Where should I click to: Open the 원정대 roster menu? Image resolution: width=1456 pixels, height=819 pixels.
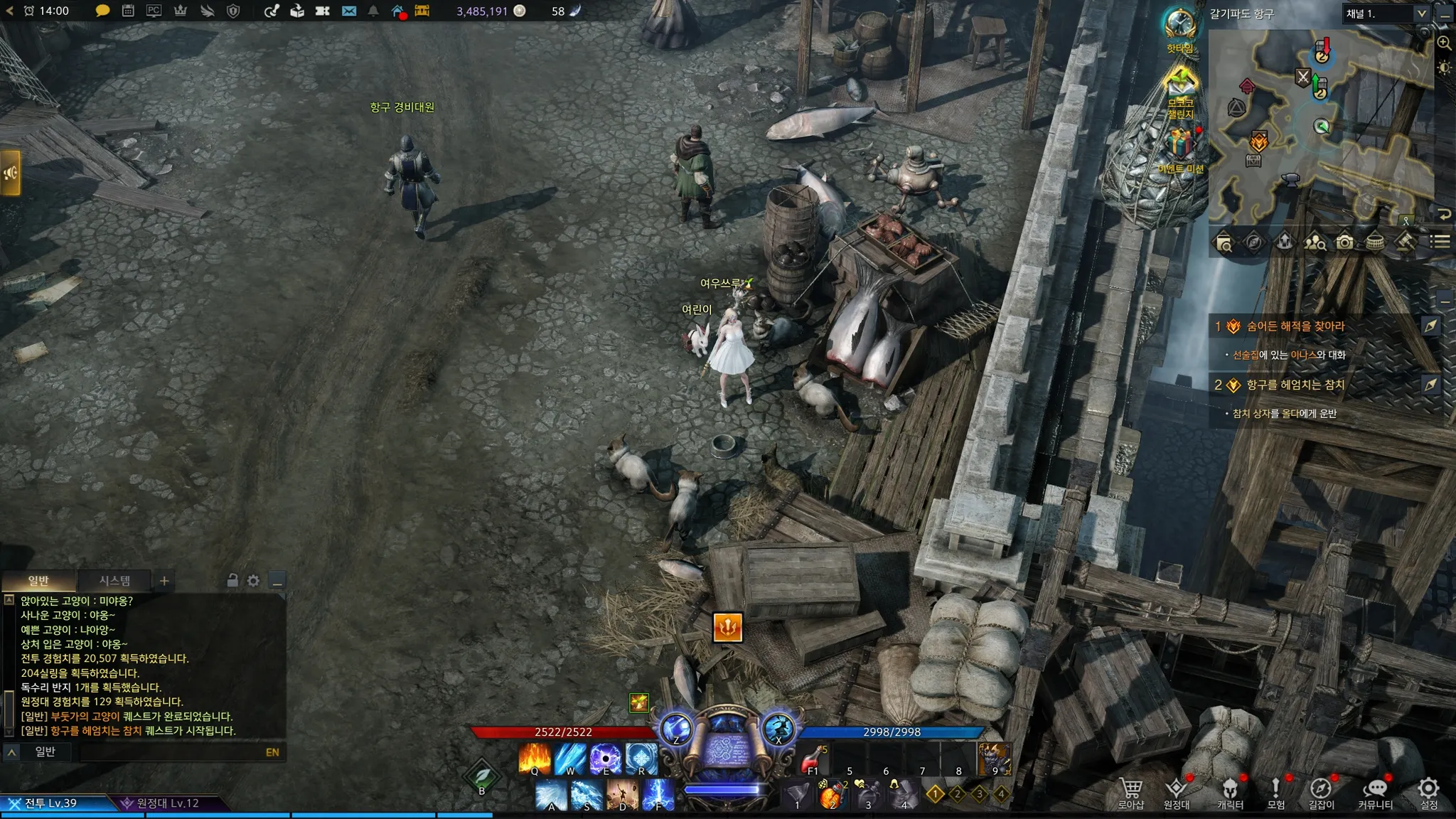click(x=1177, y=793)
